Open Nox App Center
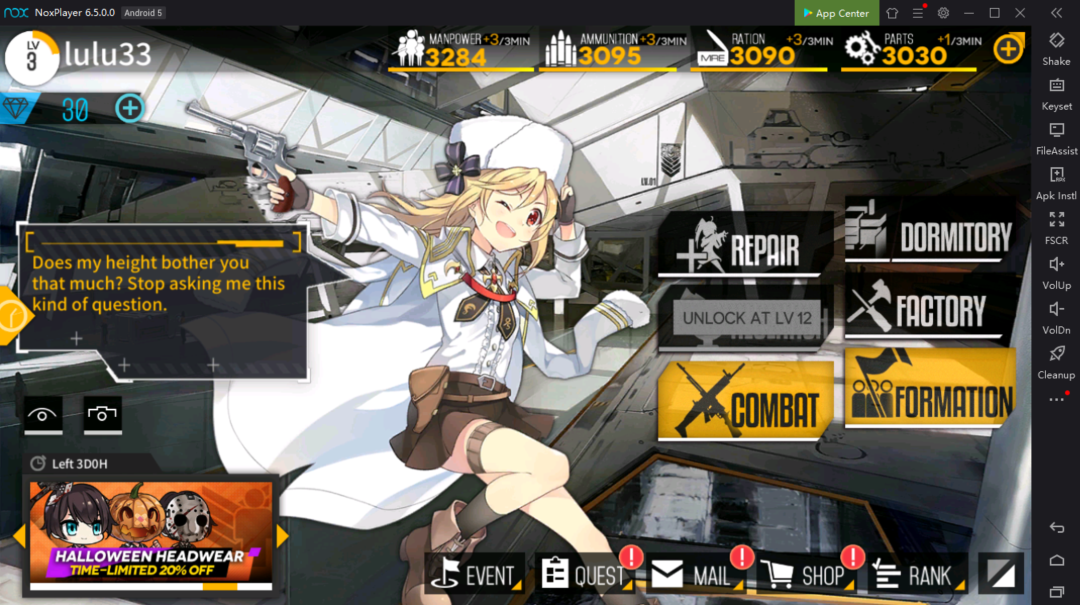This screenshot has height=605, width=1080. pos(836,13)
